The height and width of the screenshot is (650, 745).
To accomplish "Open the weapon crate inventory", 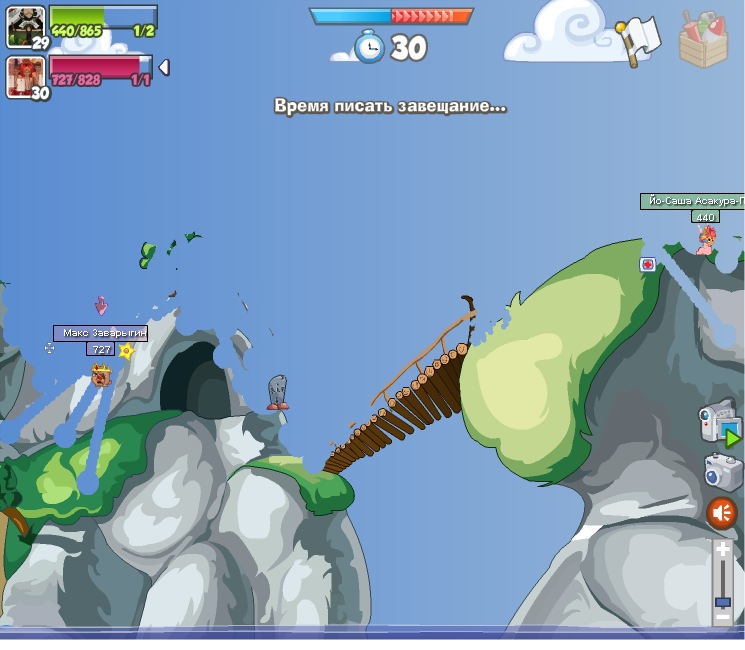I will click(702, 40).
